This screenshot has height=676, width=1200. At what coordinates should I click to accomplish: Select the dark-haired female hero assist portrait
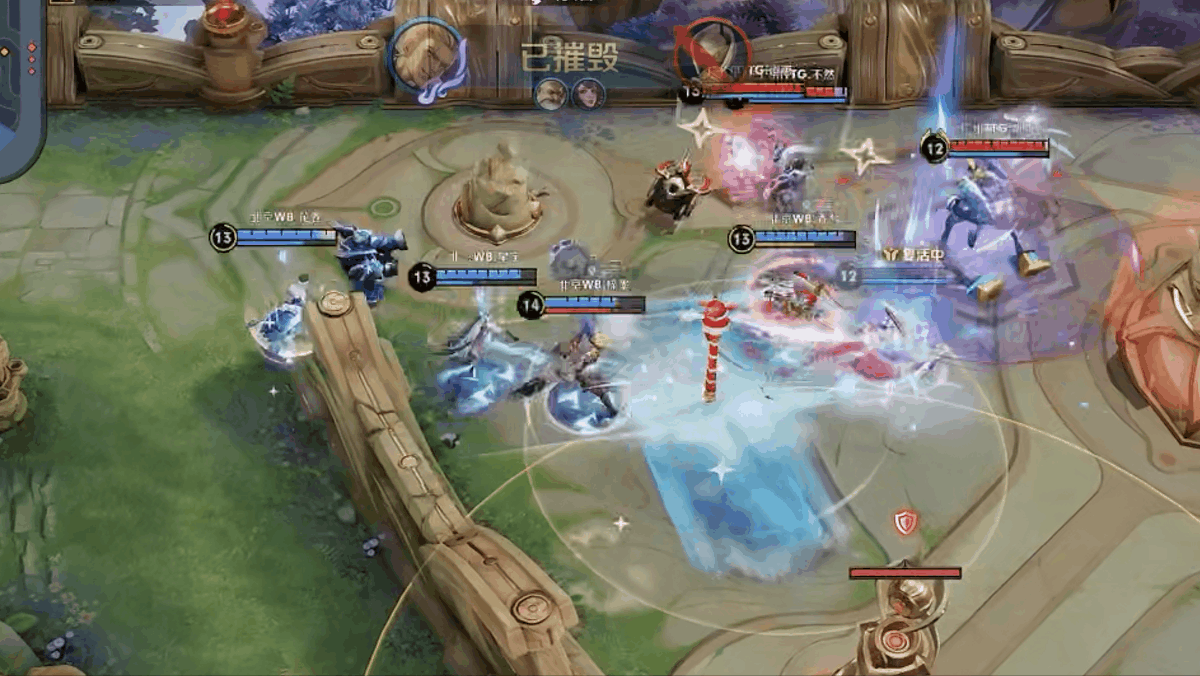(x=588, y=94)
